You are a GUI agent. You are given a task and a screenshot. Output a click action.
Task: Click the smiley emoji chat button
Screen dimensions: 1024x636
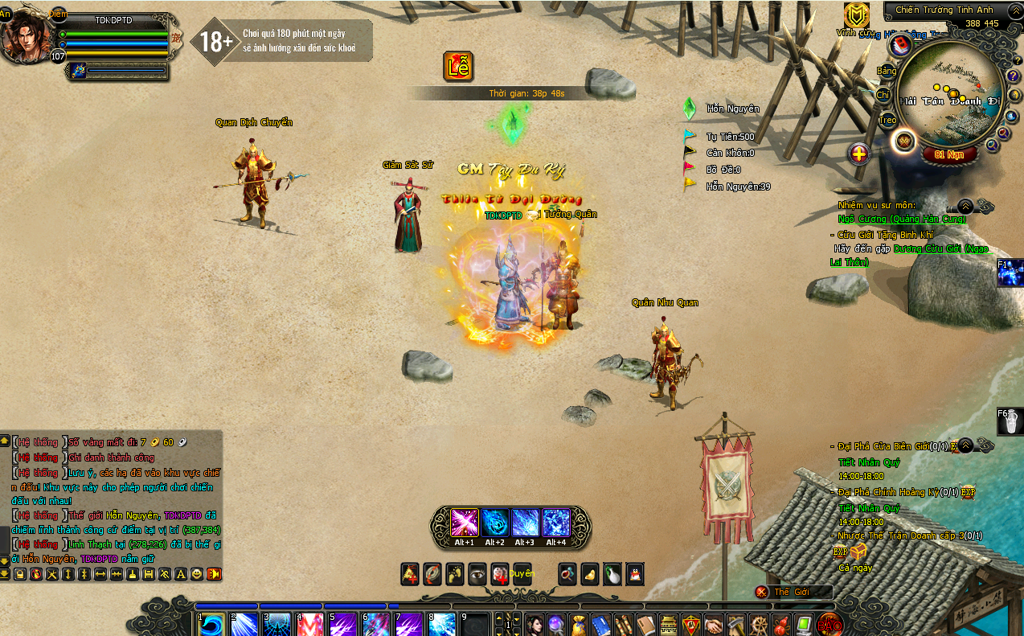pos(197,574)
